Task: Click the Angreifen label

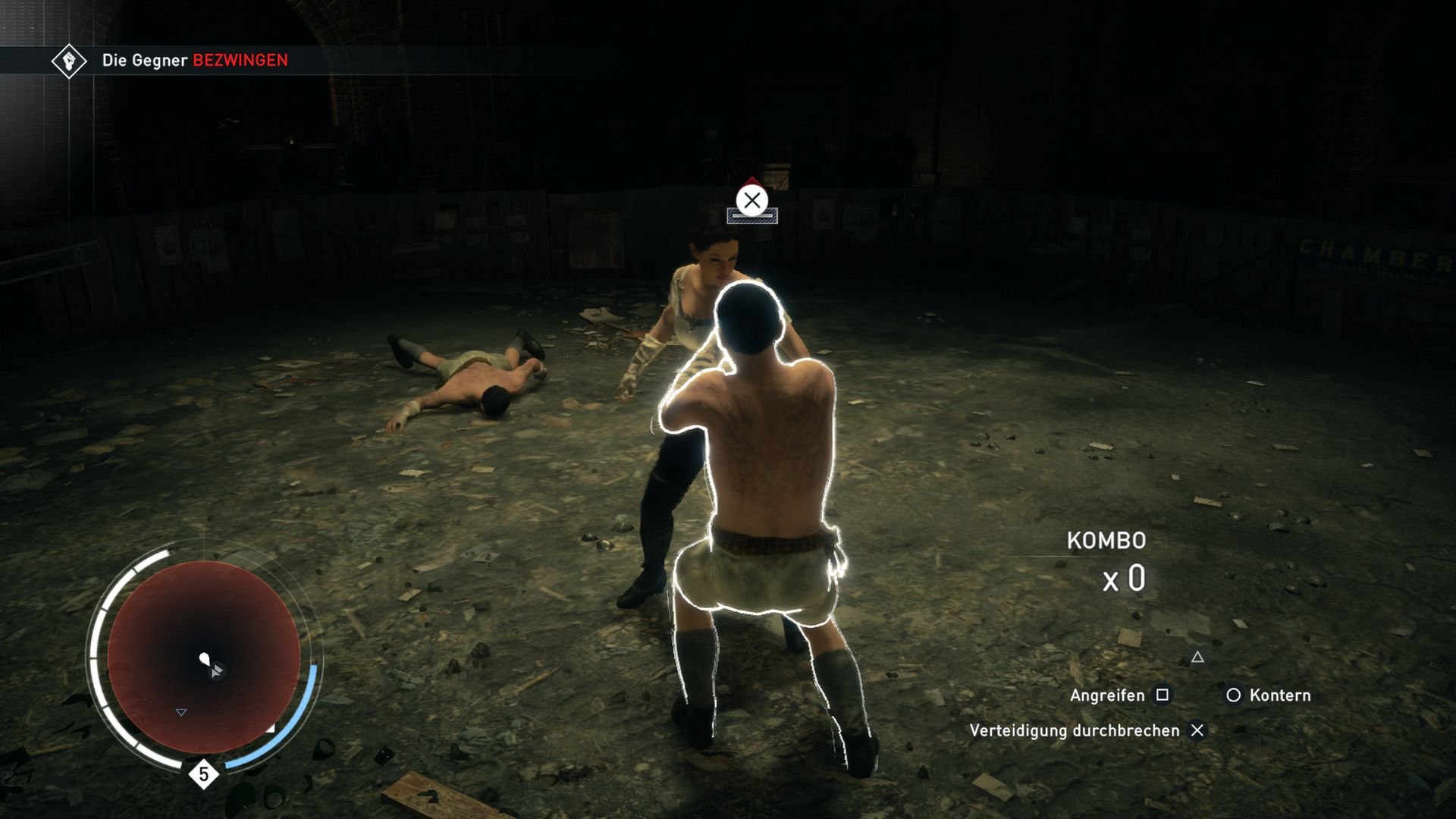Action: tap(1107, 695)
